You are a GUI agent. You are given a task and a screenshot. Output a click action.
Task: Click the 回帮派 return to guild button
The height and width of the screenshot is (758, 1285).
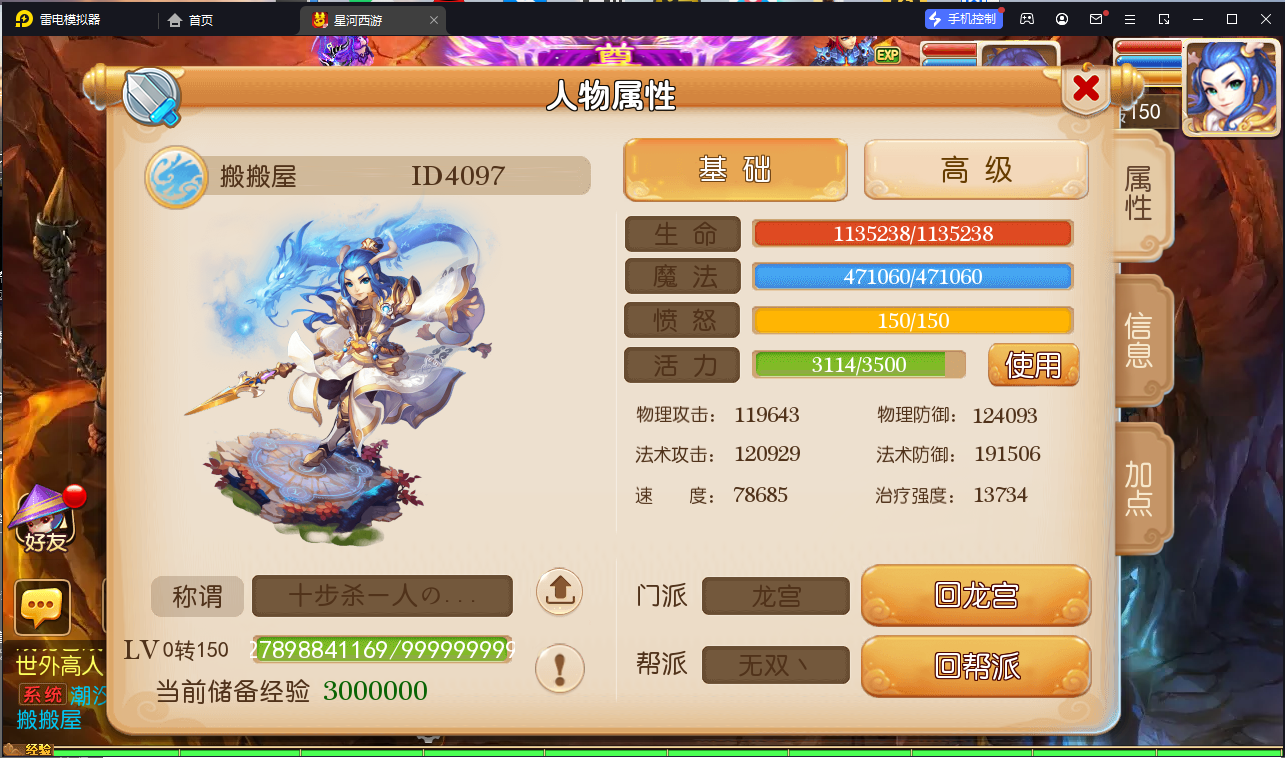pyautogui.click(x=975, y=664)
